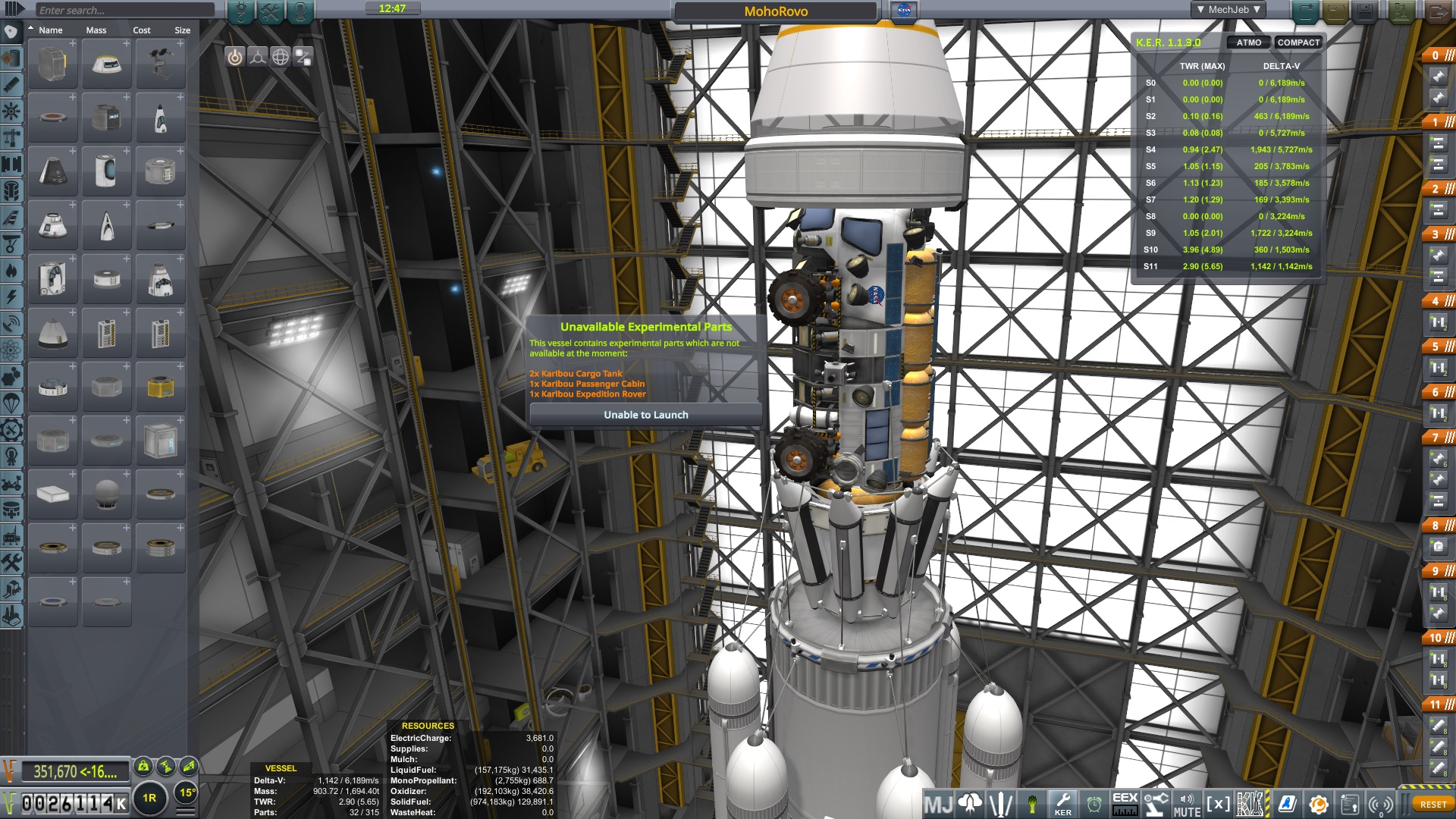Sort parts by Mass

coord(96,30)
